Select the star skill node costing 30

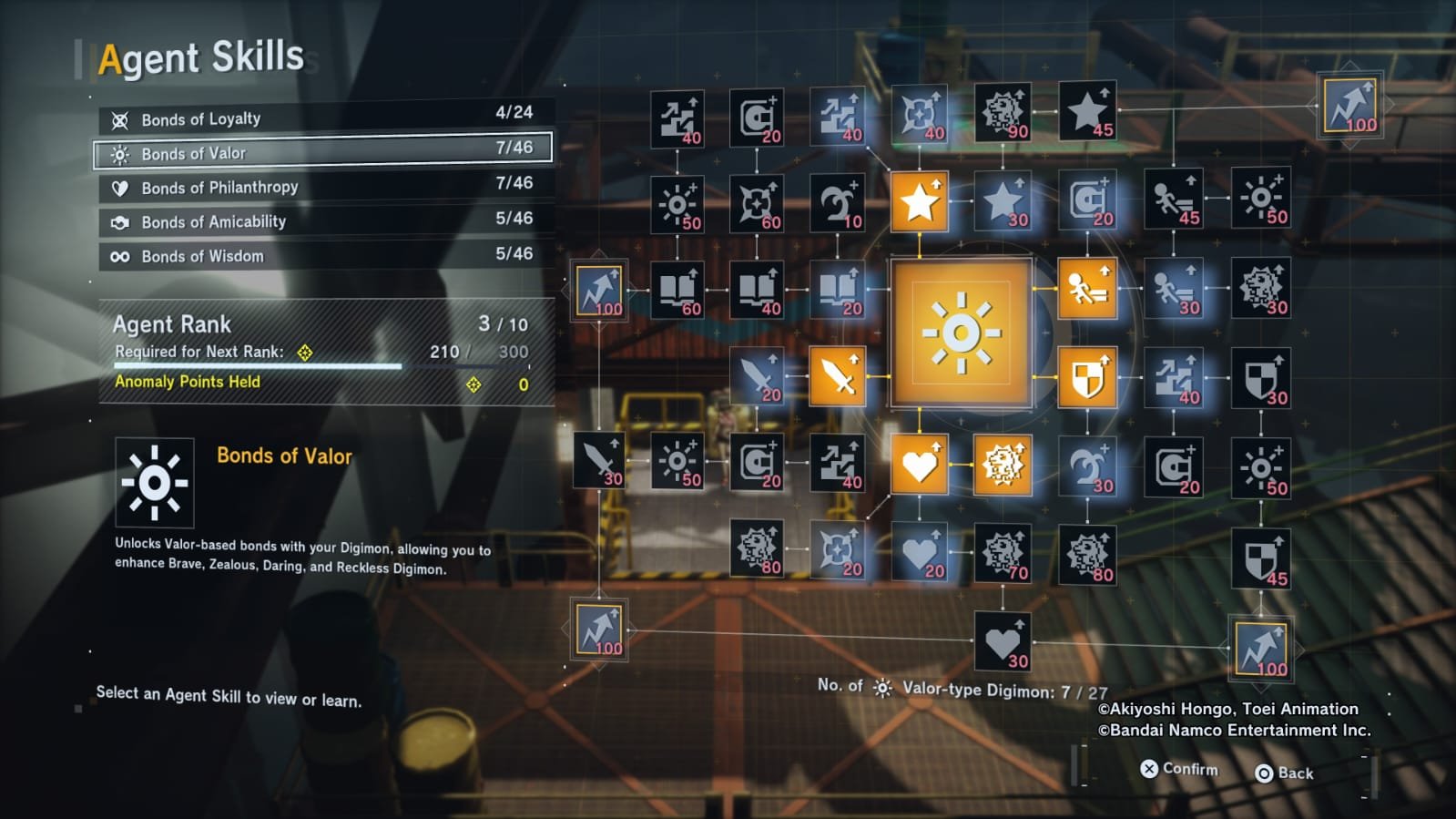[x=1003, y=200]
